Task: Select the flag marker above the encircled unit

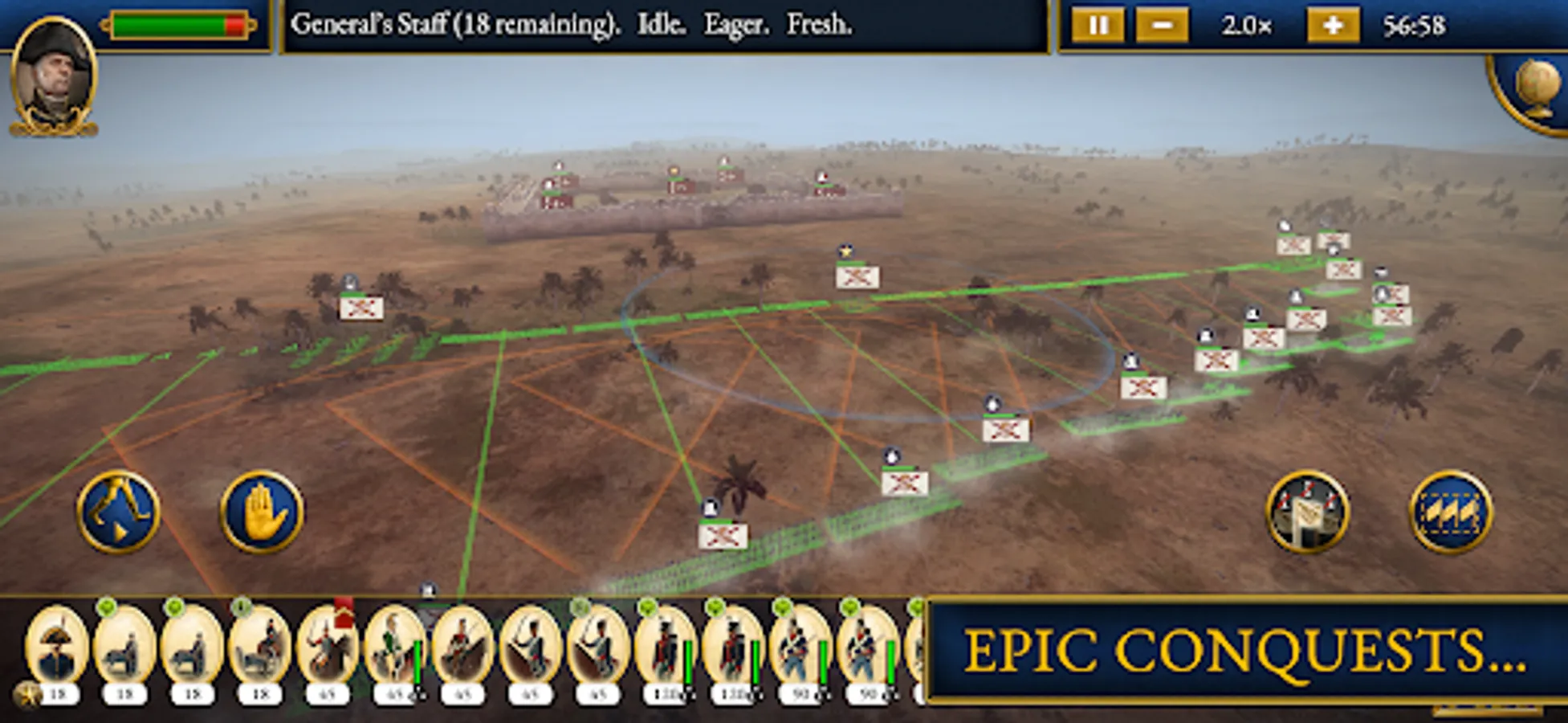Action: (x=846, y=251)
